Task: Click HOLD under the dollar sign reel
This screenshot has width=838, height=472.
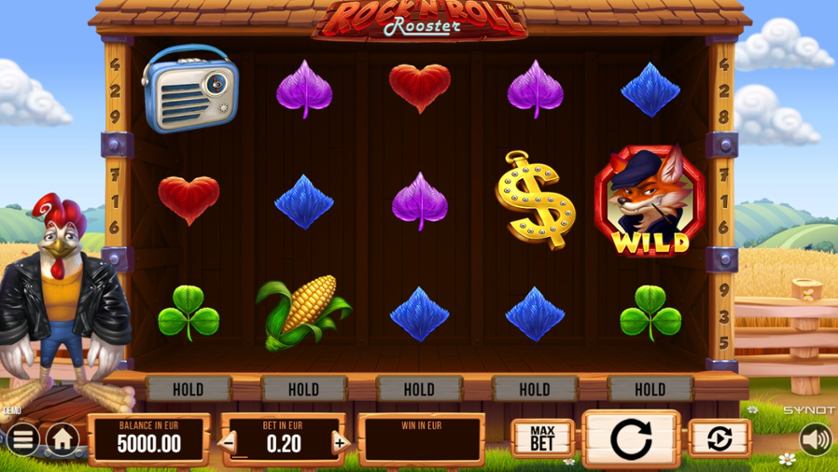Action: [534, 389]
